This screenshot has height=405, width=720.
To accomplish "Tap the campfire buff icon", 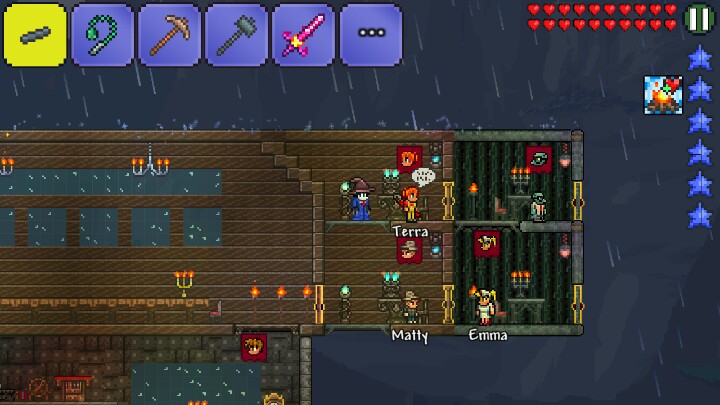I will [x=661, y=94].
